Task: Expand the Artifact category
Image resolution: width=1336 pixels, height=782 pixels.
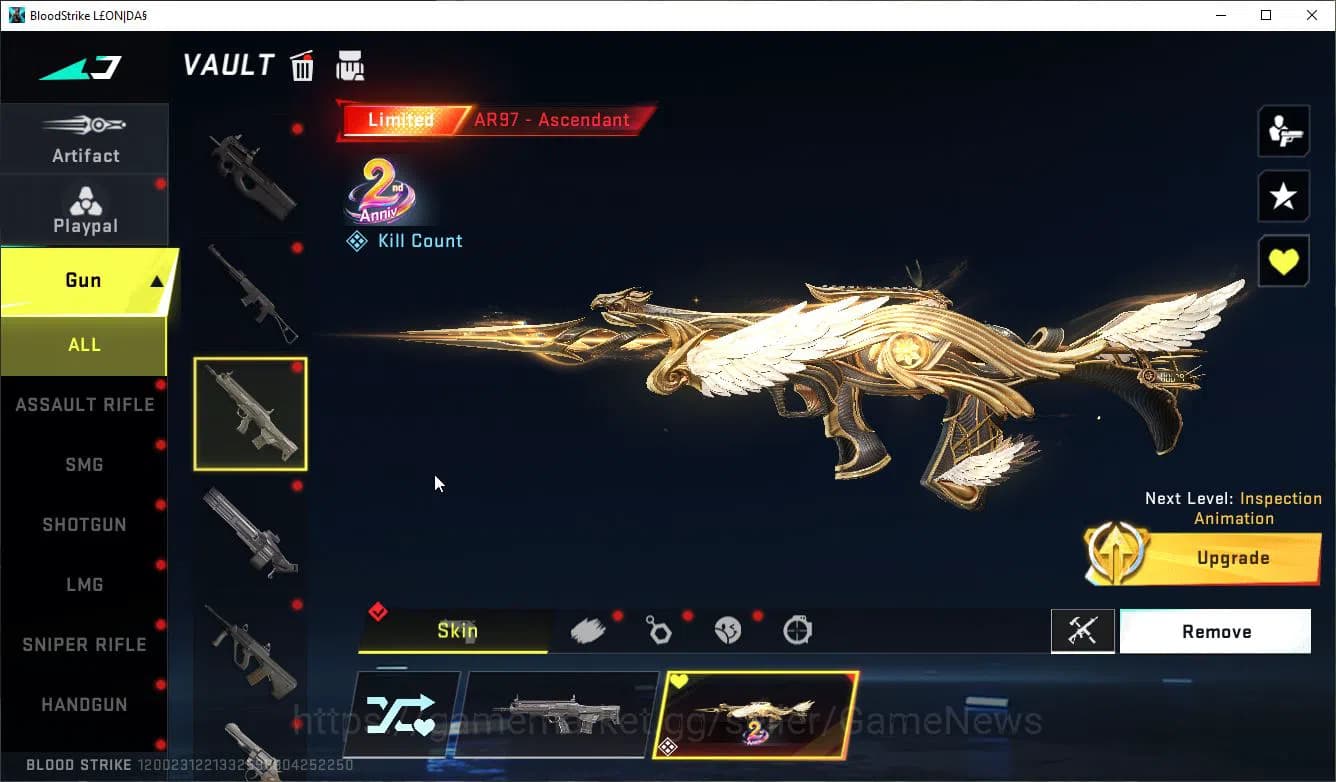Action: point(84,140)
